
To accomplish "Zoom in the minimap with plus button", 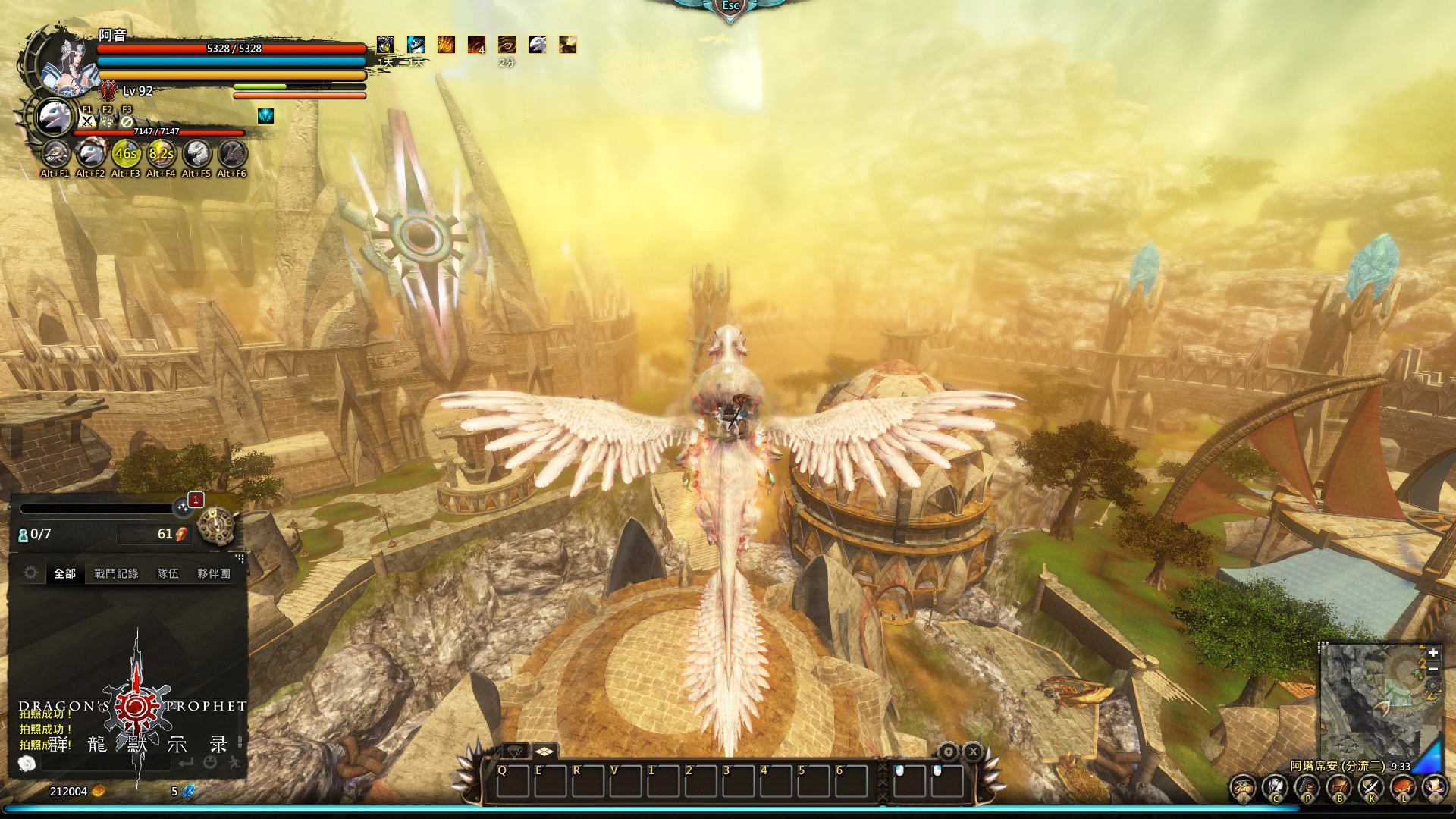I will pyautogui.click(x=1432, y=653).
